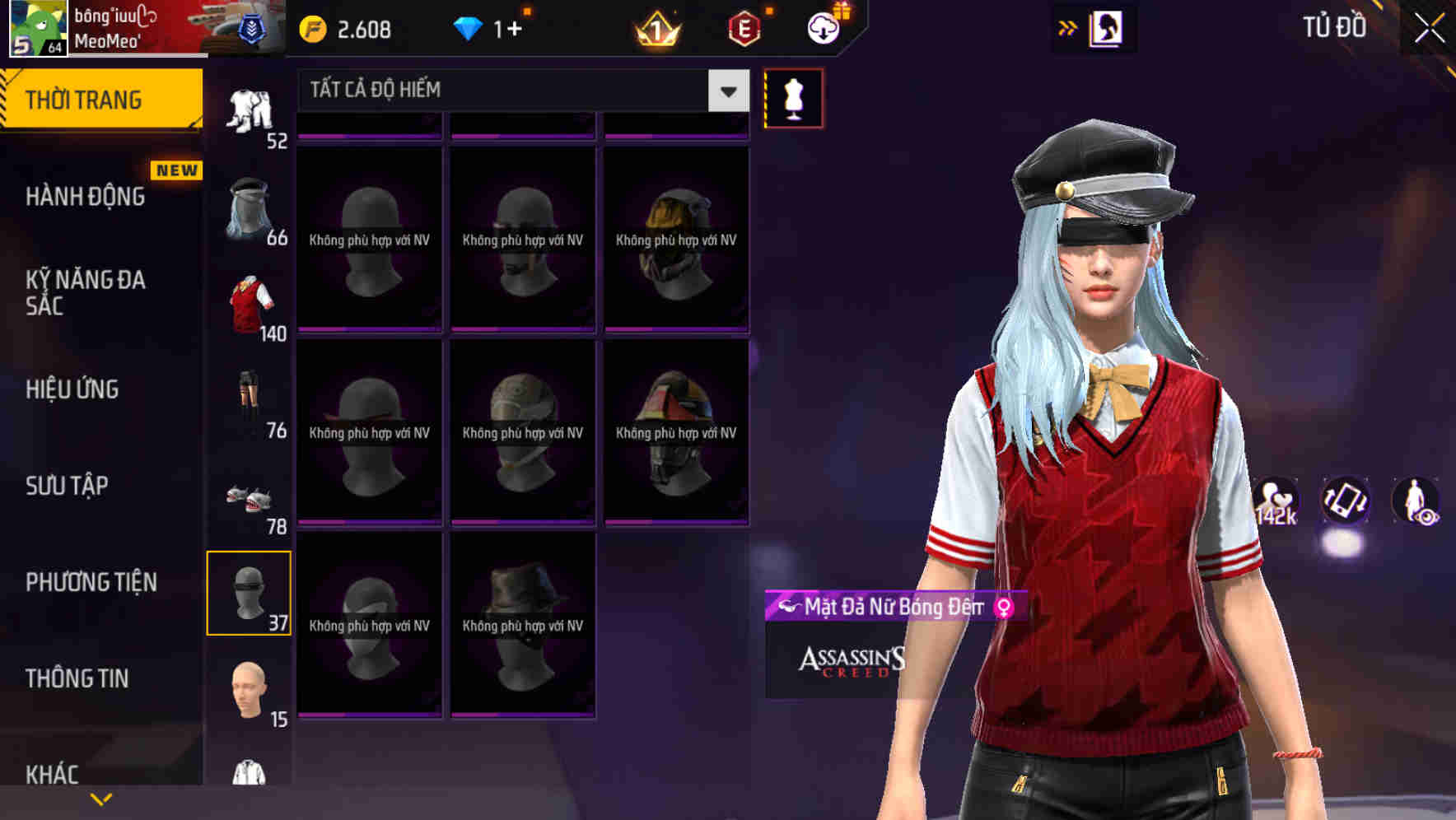Toggle the mannequin display icon beside rarity filter

[x=793, y=97]
